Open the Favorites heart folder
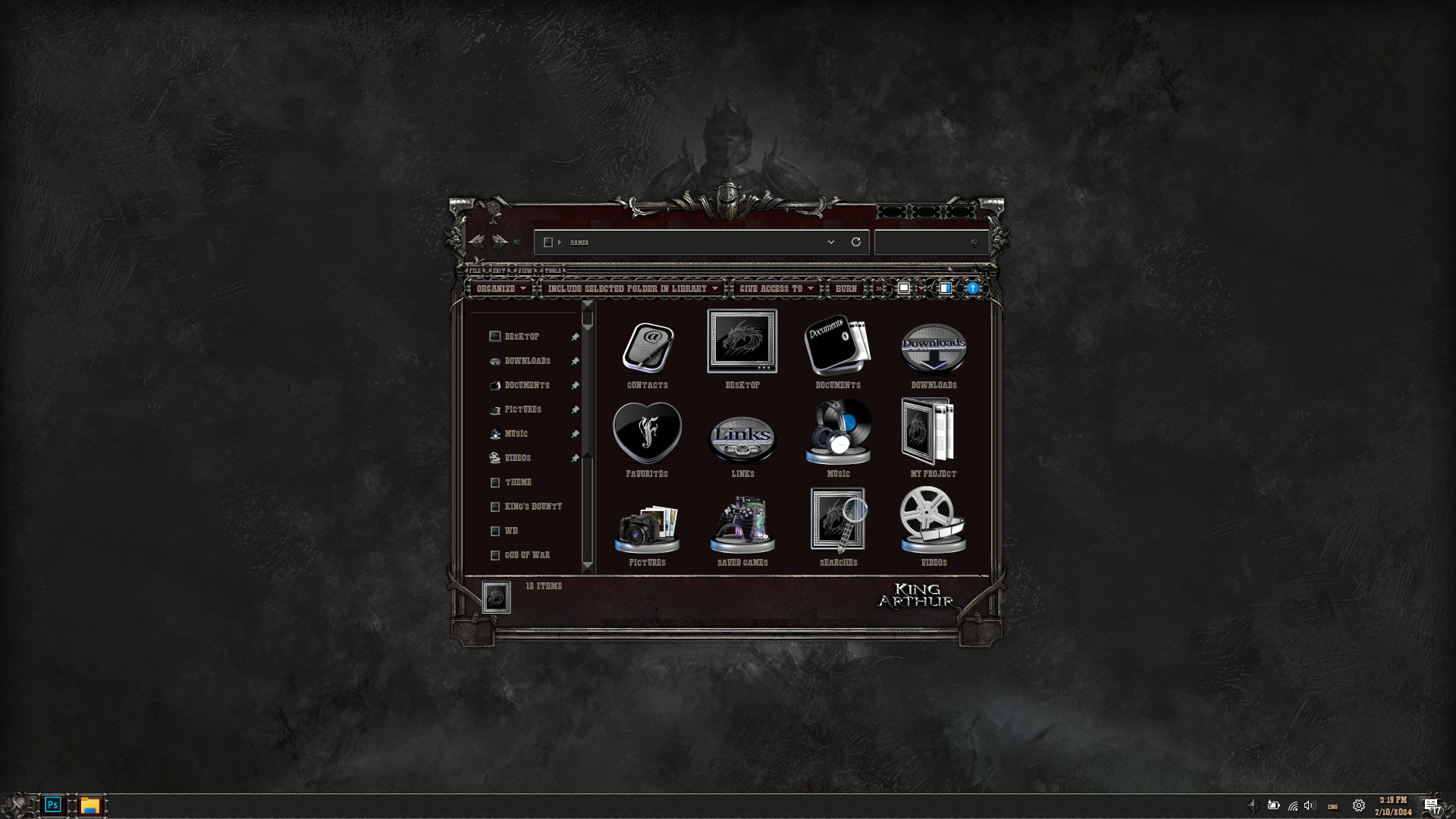The height and width of the screenshot is (819, 1456). [647, 434]
